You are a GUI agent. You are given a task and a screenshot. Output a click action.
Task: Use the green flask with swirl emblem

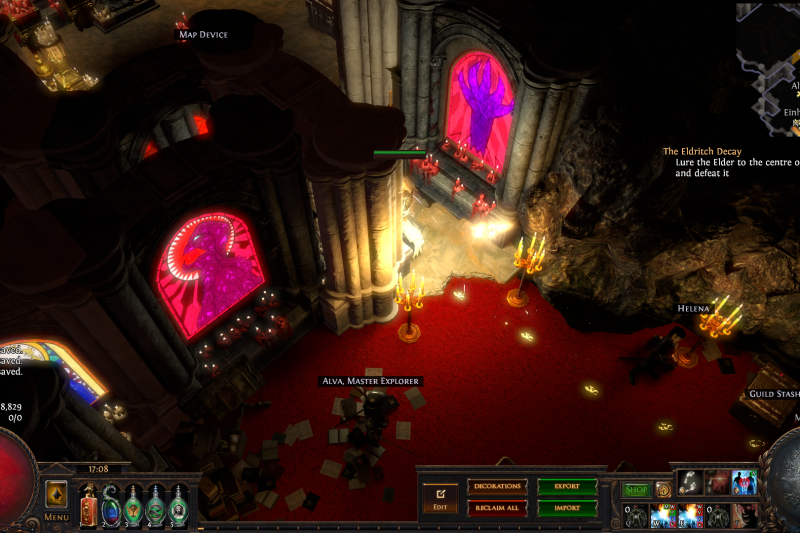click(156, 503)
